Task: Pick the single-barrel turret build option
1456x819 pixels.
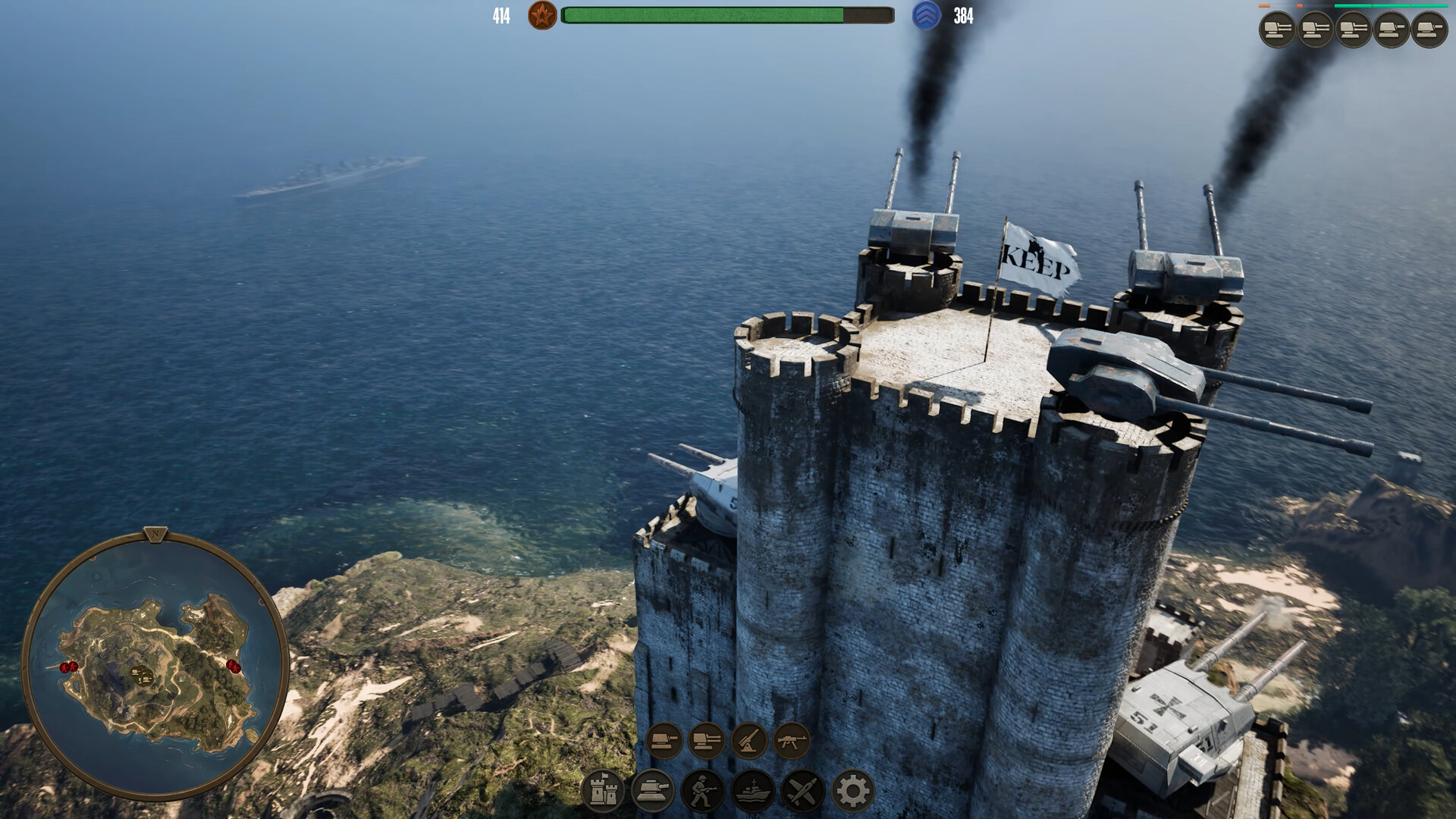Action: tap(664, 739)
